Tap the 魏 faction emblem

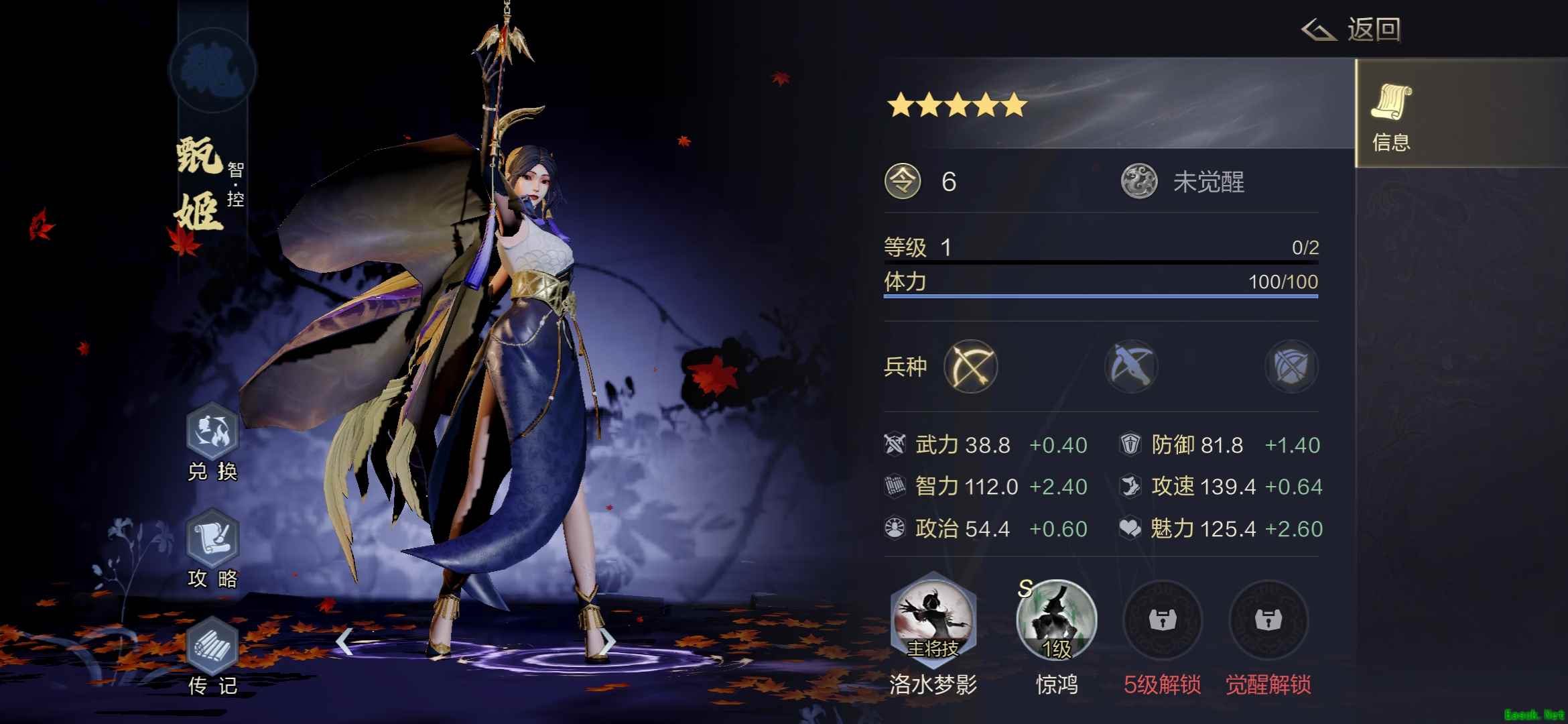tap(212, 70)
